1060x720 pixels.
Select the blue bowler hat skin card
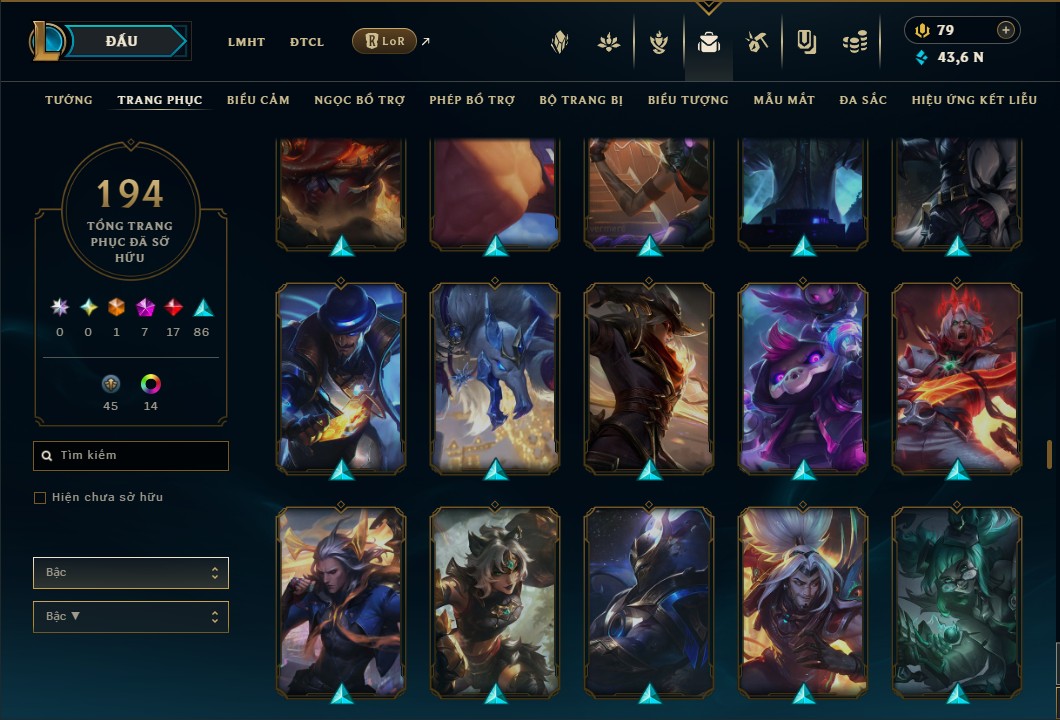click(341, 377)
